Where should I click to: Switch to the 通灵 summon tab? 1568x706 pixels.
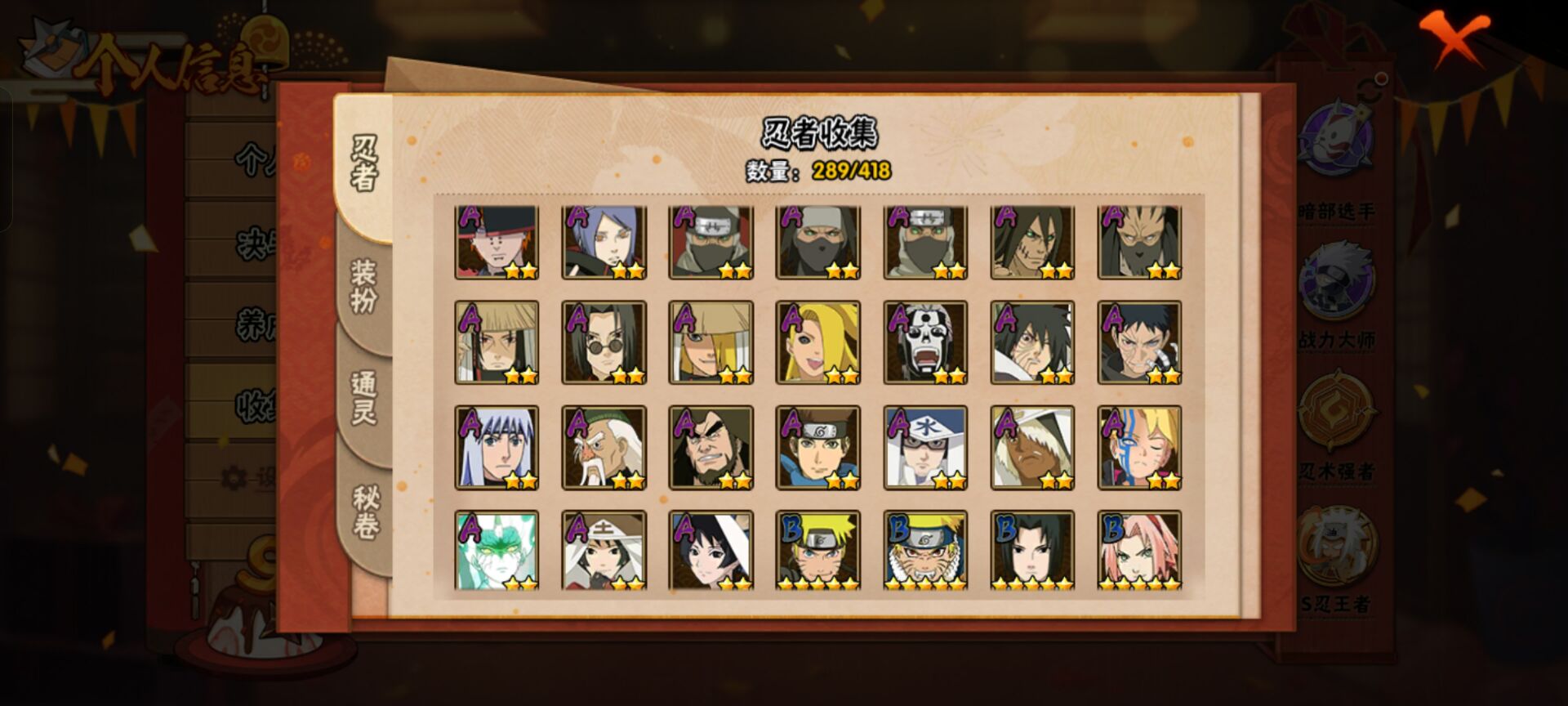point(364,398)
